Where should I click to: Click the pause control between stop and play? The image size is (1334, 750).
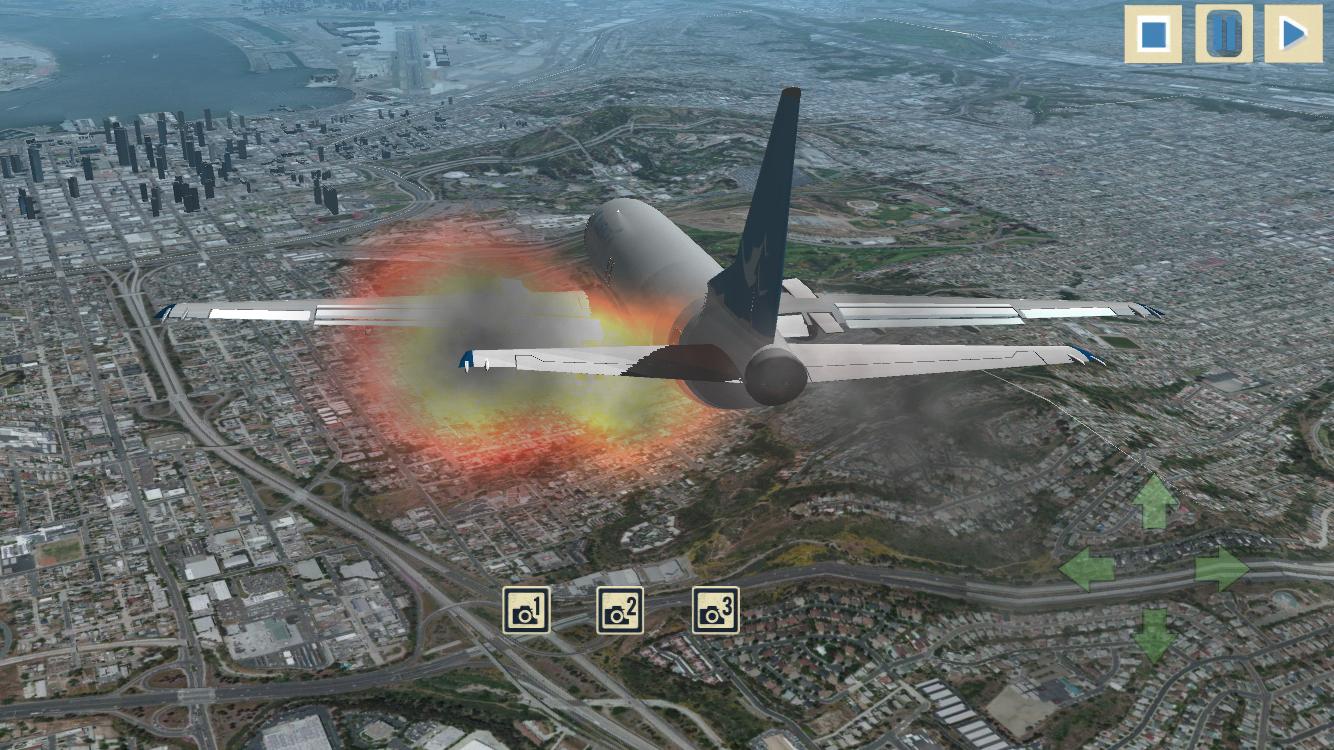click(1224, 35)
